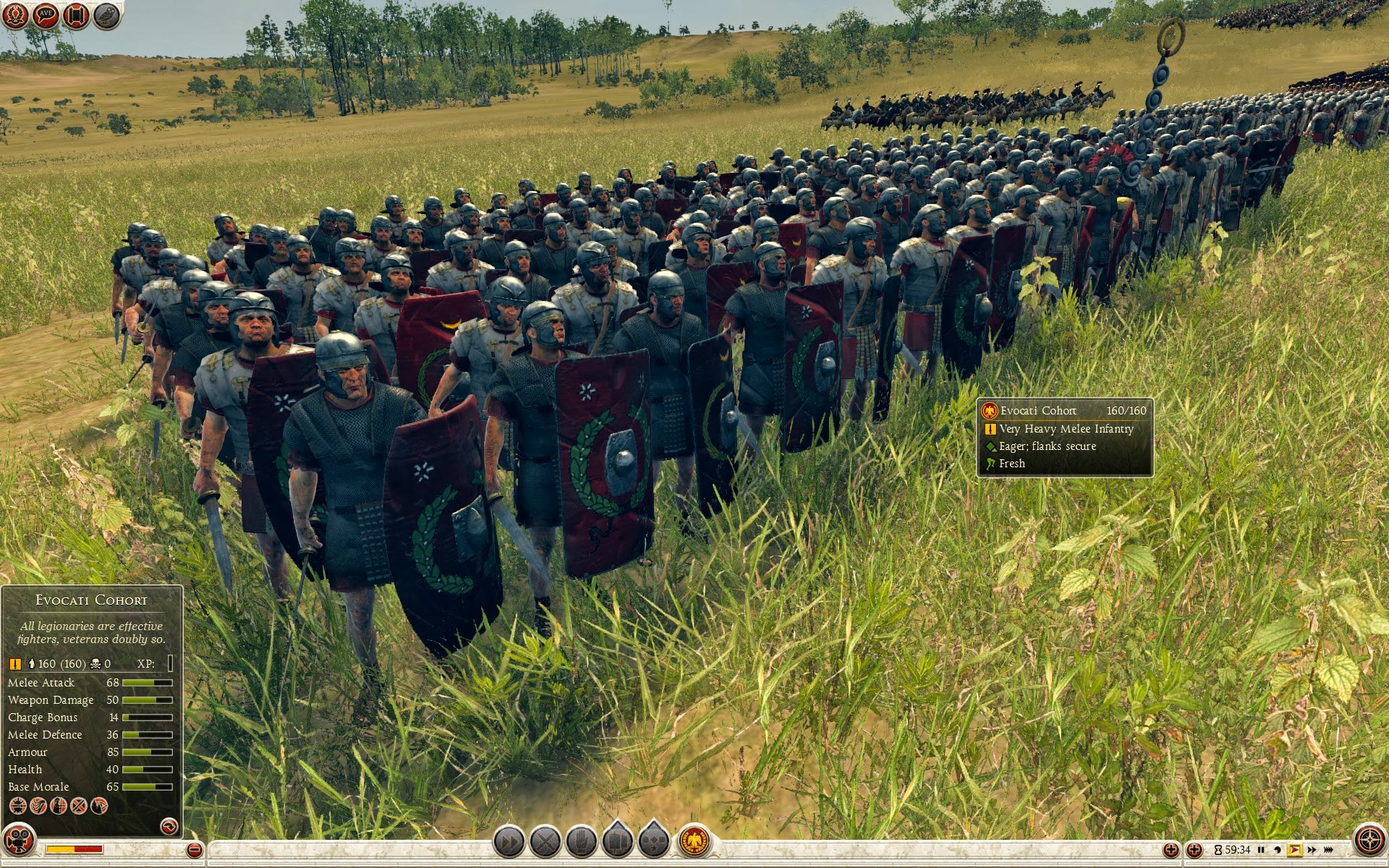Activate the crossed swords melee mode button
The width and height of the screenshot is (1389, 868).
point(545,841)
